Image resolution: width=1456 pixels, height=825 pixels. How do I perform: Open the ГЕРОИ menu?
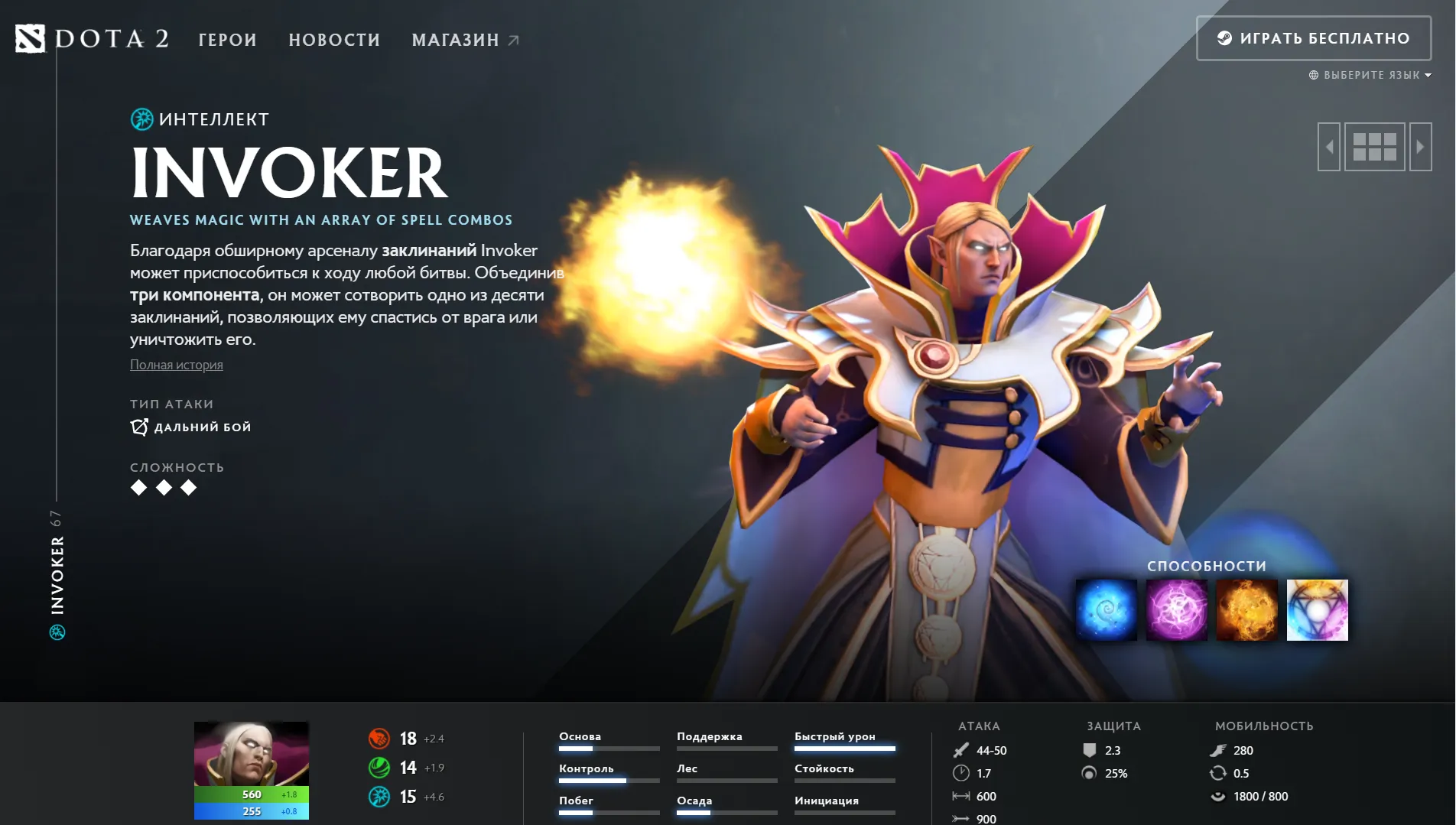click(x=226, y=40)
